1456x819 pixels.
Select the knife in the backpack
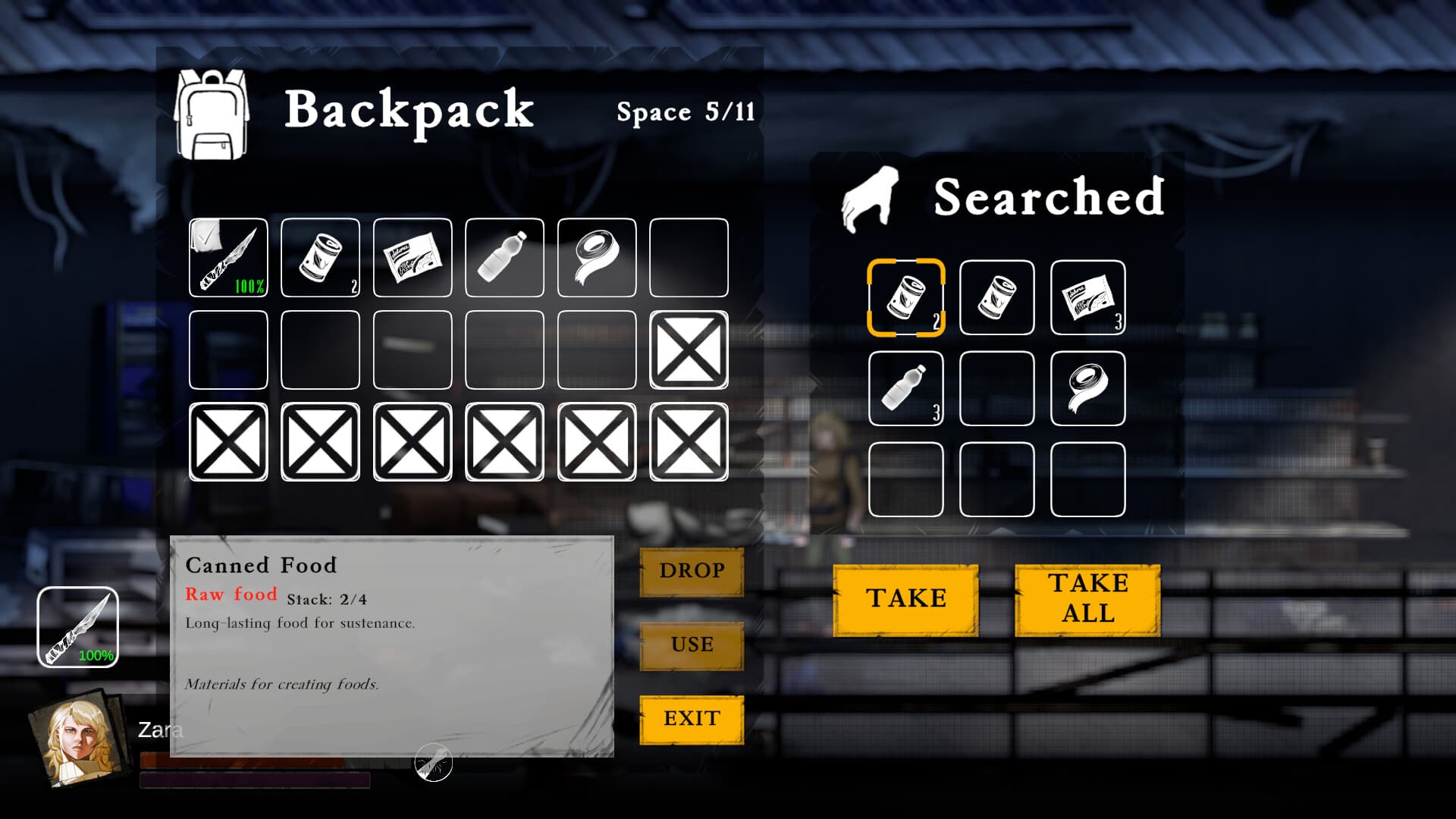pyautogui.click(x=228, y=259)
